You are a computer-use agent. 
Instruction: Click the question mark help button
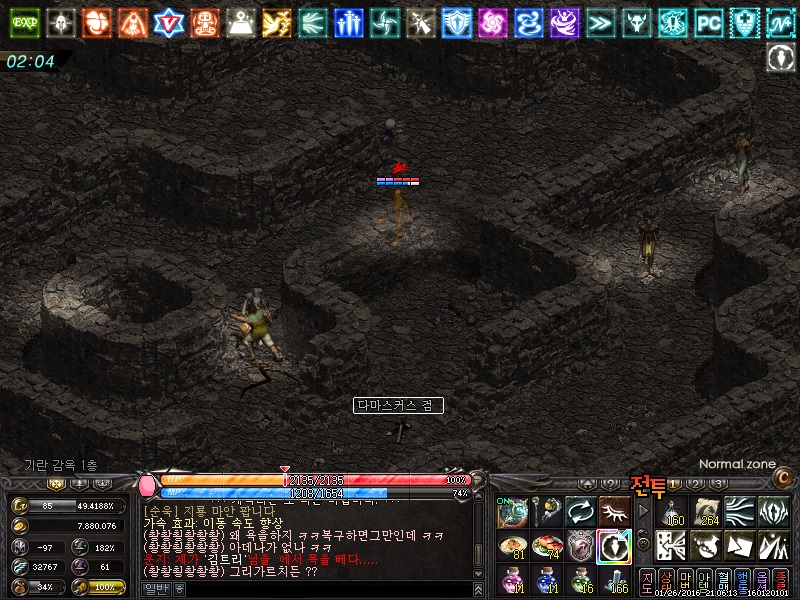click(x=610, y=484)
